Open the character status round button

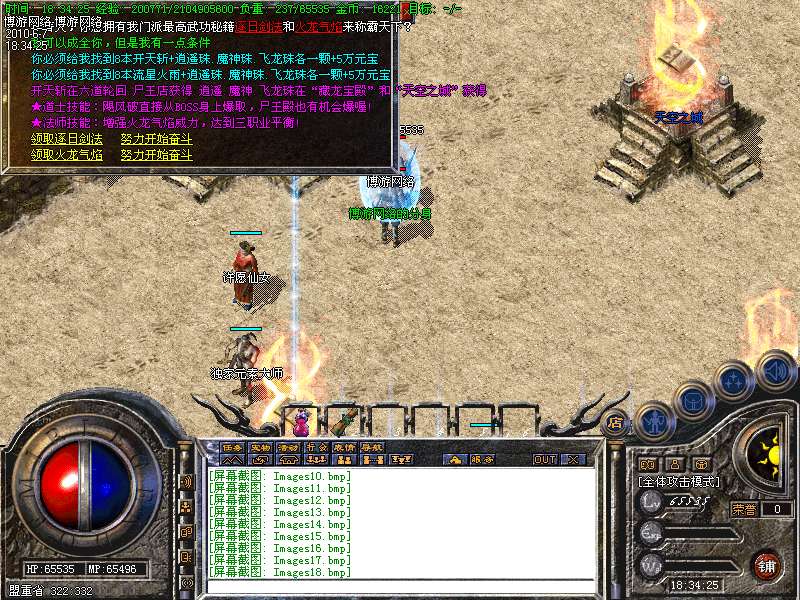coord(654,422)
